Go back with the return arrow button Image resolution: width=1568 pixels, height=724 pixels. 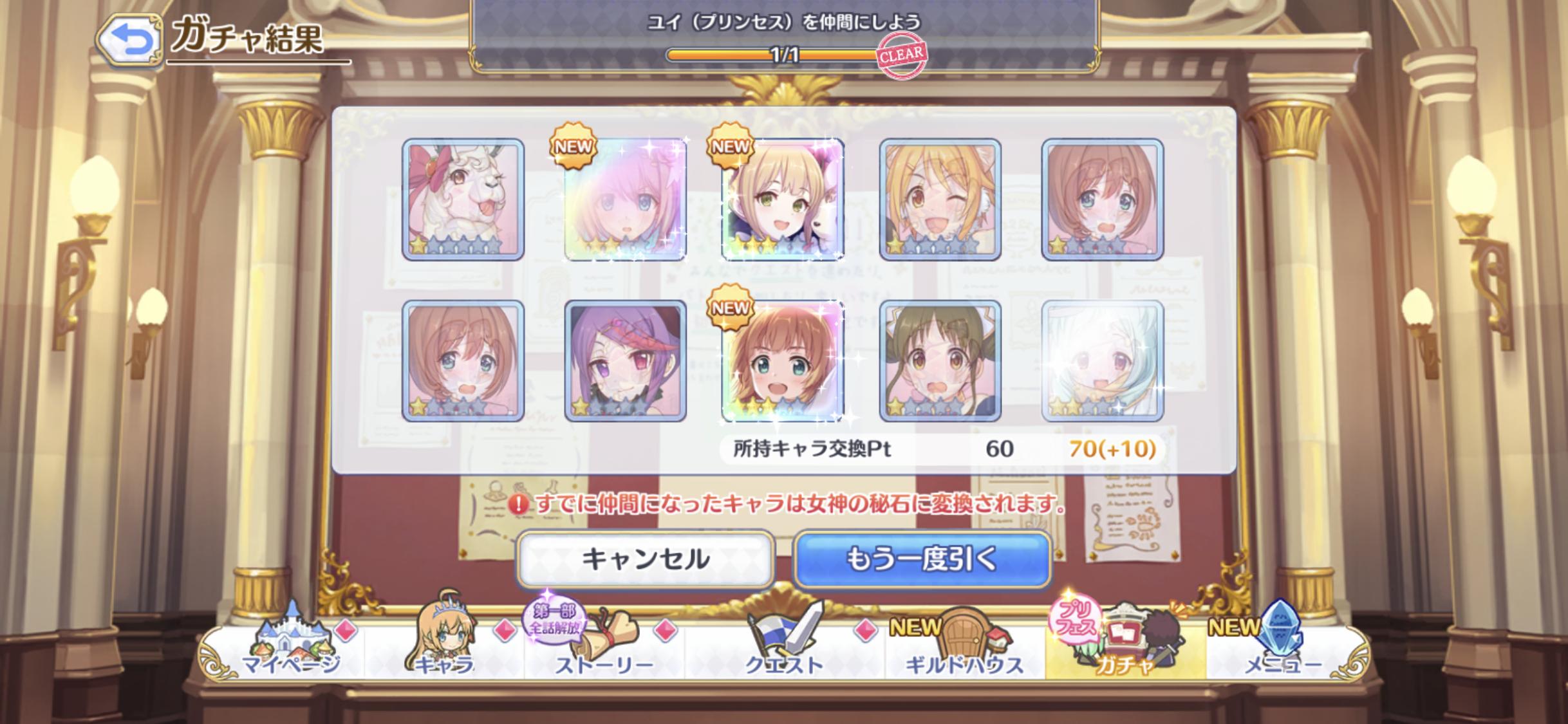(x=130, y=41)
